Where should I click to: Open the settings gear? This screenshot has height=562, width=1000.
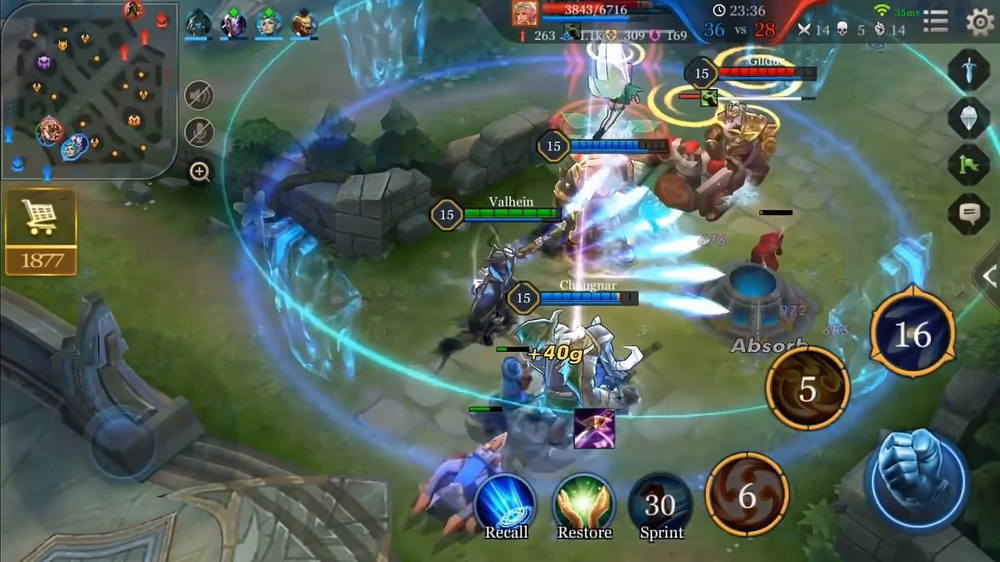click(979, 21)
